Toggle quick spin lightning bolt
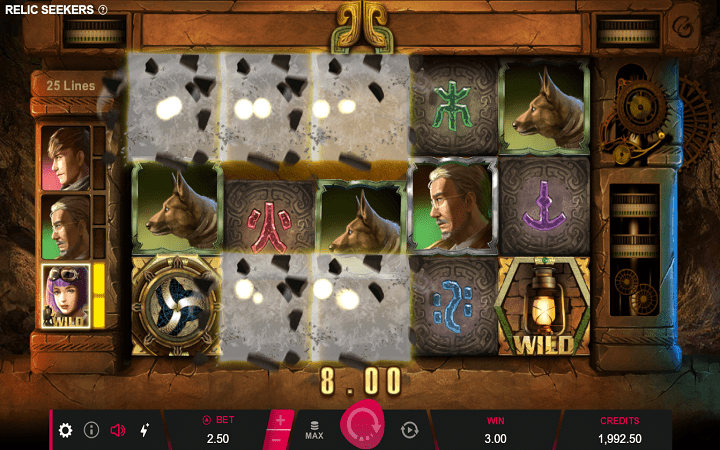The image size is (720, 450). pos(144,430)
